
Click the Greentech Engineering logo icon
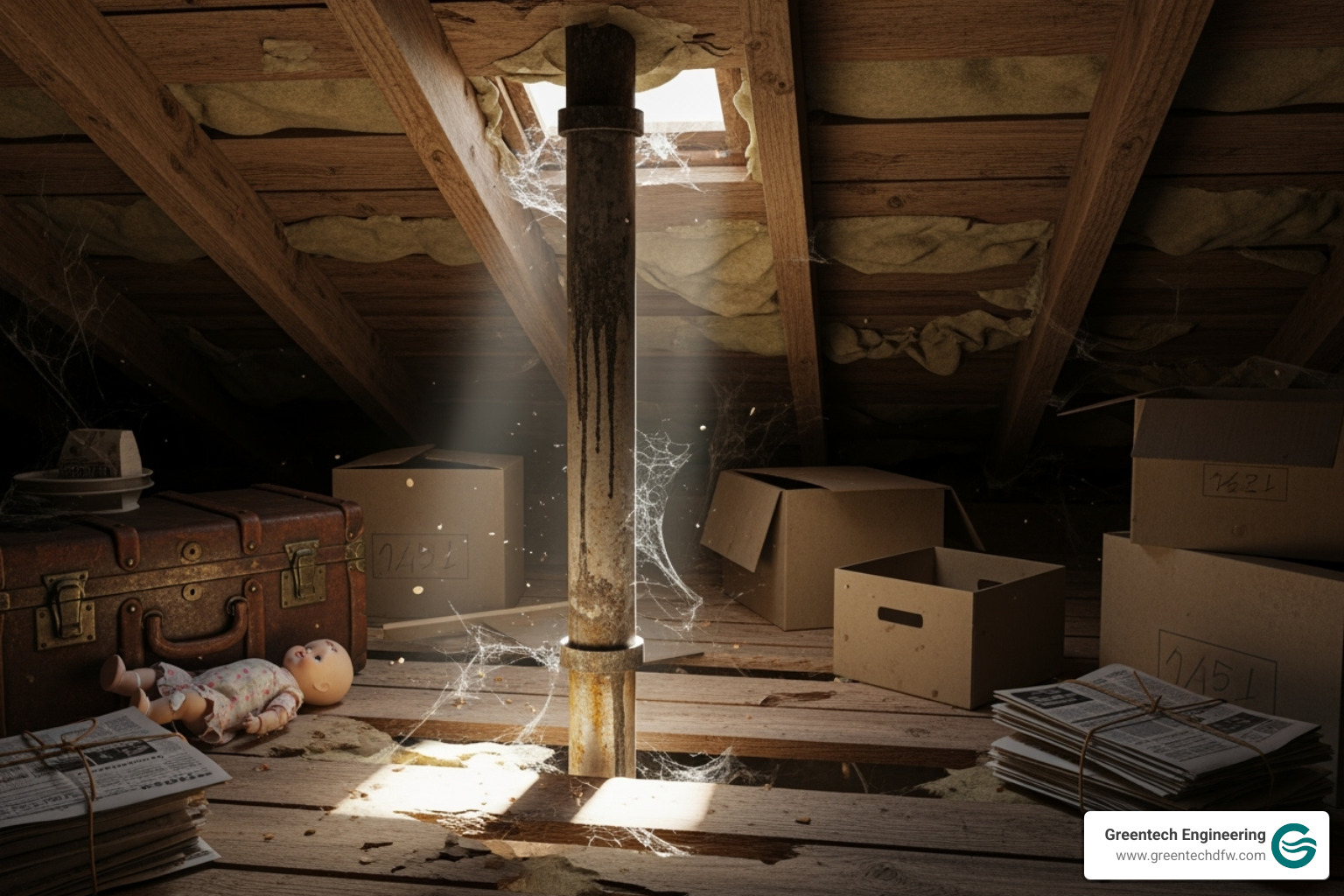[x=1295, y=845]
